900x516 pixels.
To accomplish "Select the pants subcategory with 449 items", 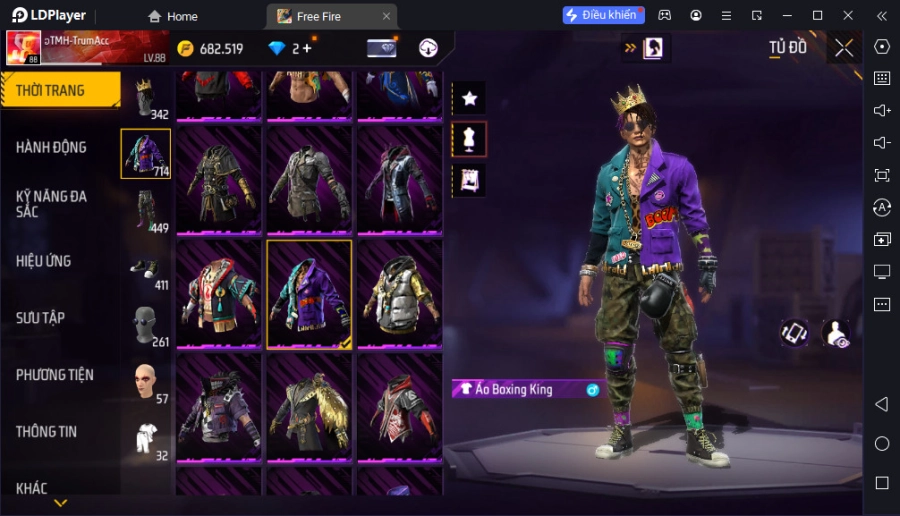I will click(146, 210).
